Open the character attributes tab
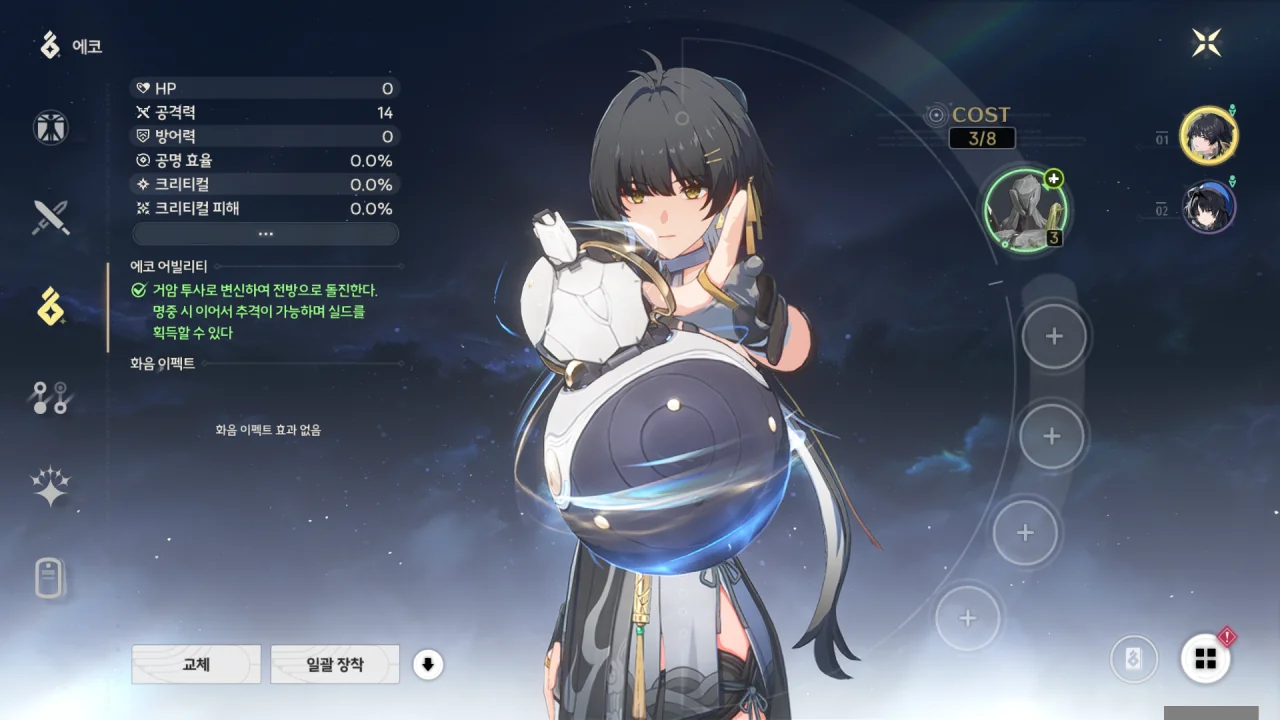Viewport: 1280px width, 720px height. click(50, 126)
